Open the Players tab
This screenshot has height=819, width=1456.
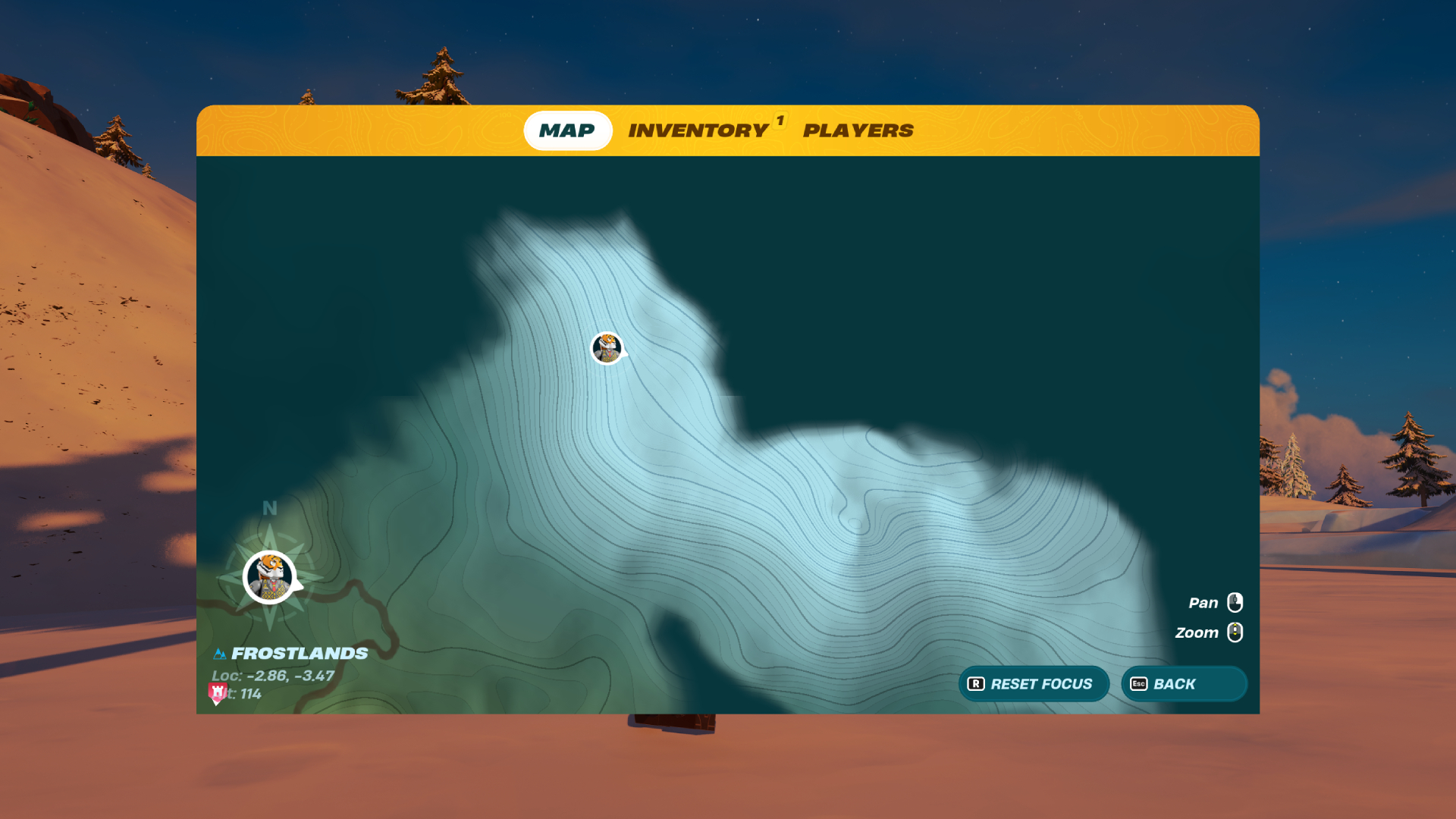pos(858,130)
